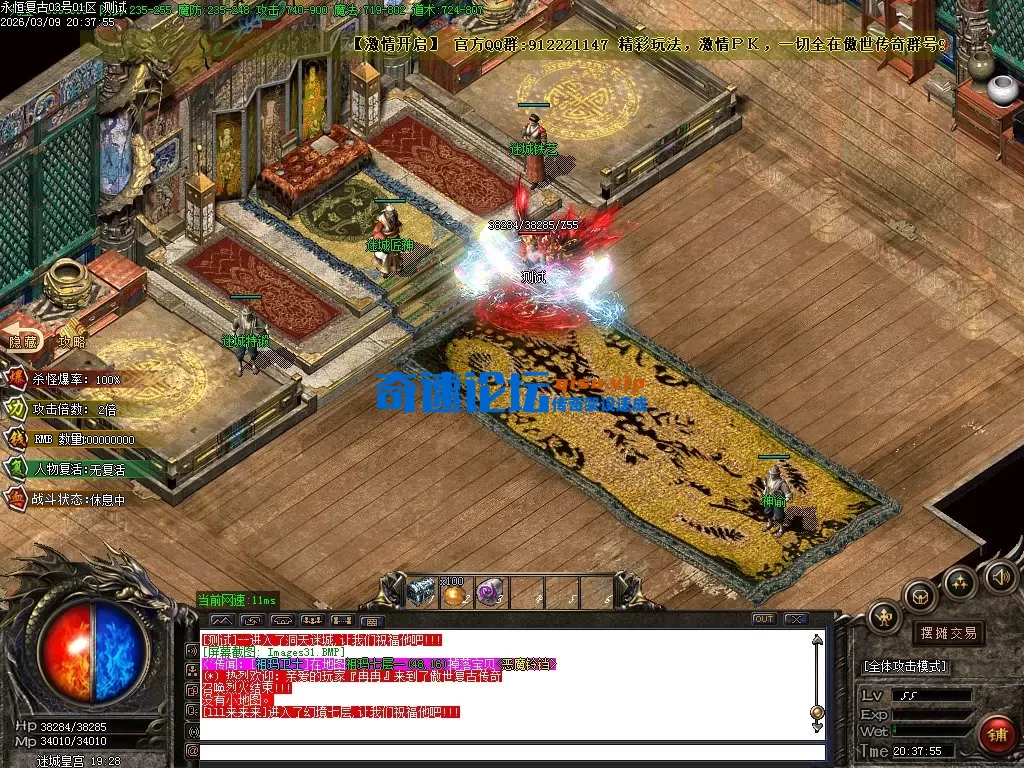
Task: Click the @ channel button beside chat input
Action: pyautogui.click(x=192, y=751)
